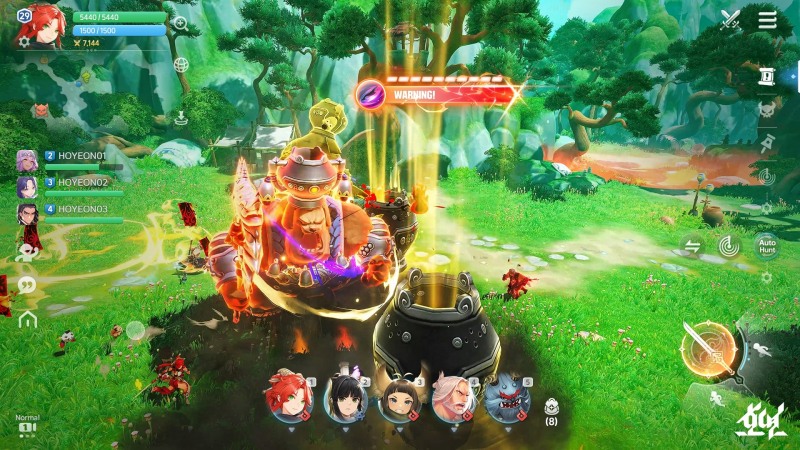Open the globe world map icon

click(181, 65)
